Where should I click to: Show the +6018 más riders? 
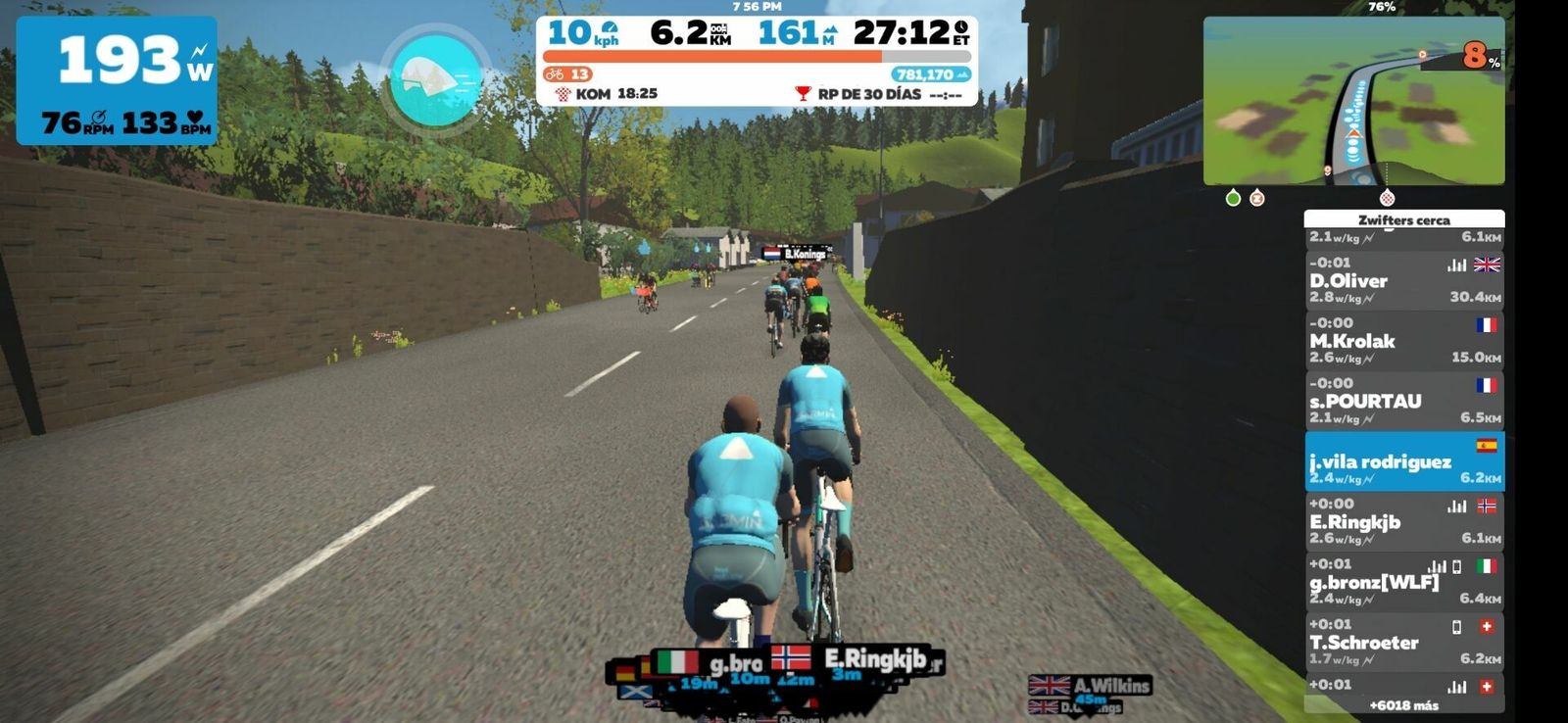[x=1403, y=705]
